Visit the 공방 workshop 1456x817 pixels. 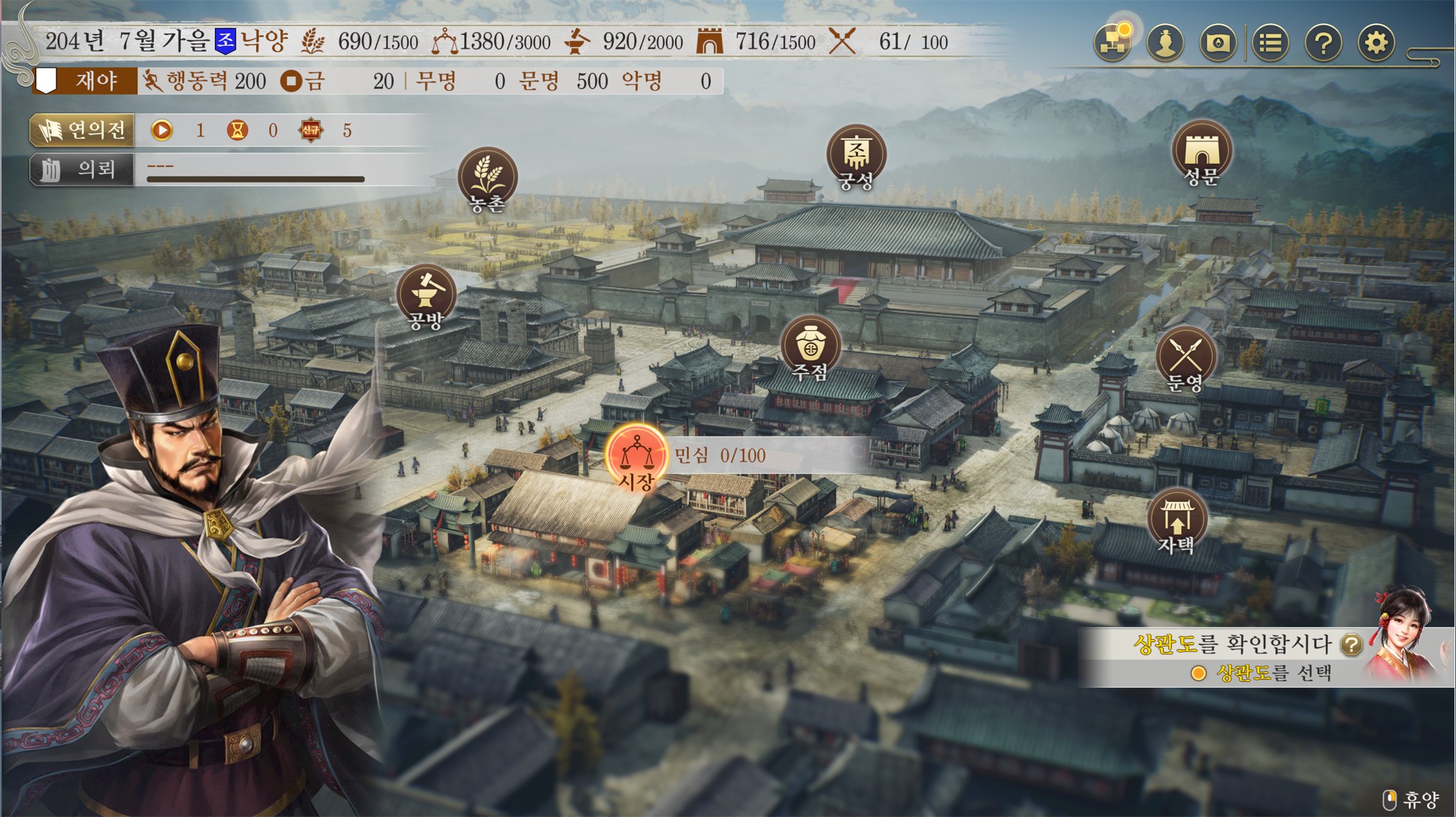[x=426, y=294]
